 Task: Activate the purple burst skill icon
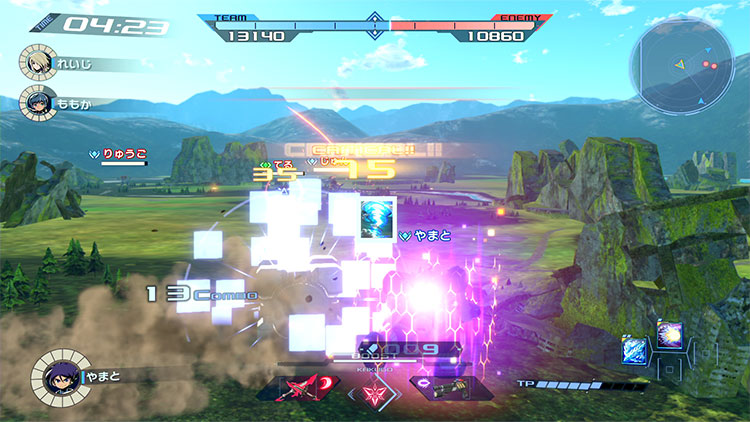[668, 334]
